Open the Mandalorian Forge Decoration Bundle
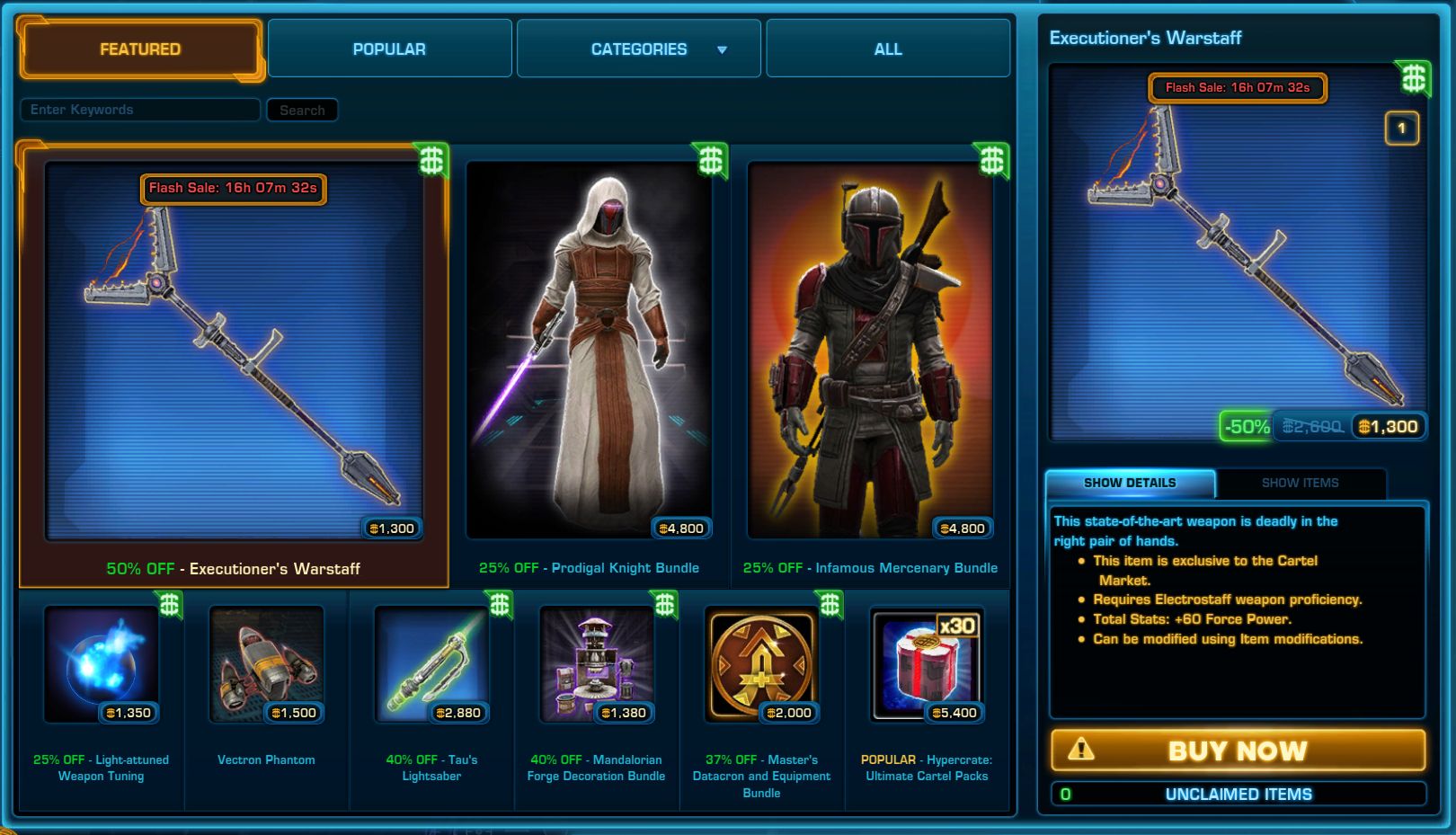 [x=596, y=665]
